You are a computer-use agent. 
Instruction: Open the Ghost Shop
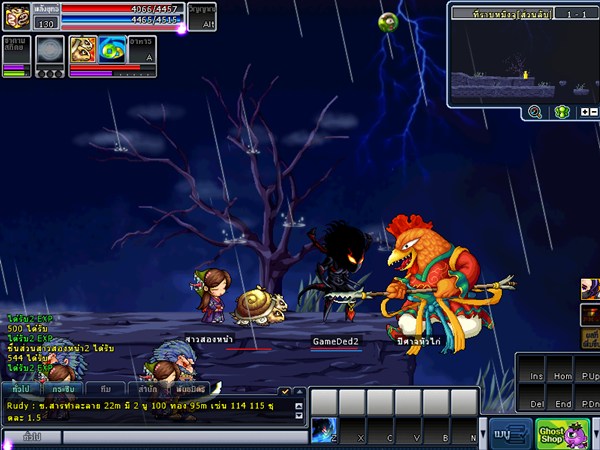click(562, 433)
